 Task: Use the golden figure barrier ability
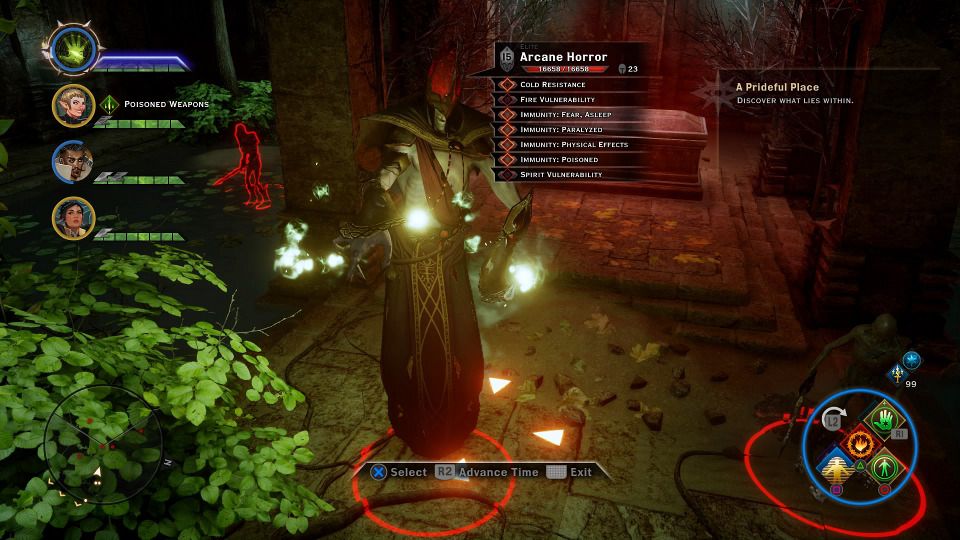tap(836, 466)
